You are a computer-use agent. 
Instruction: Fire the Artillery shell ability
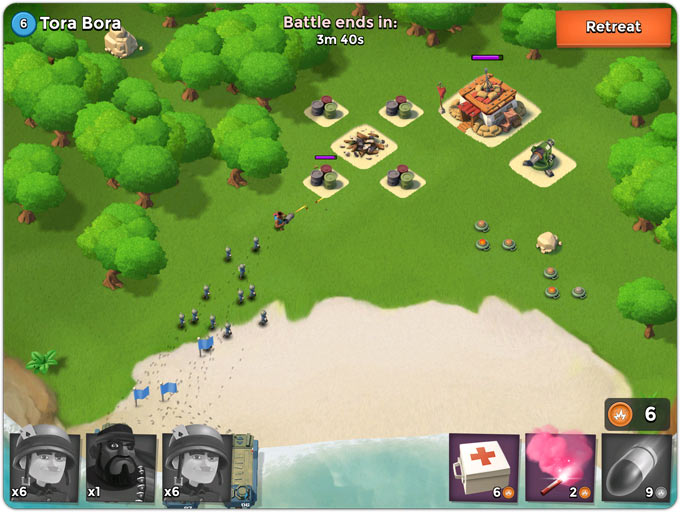click(636, 467)
